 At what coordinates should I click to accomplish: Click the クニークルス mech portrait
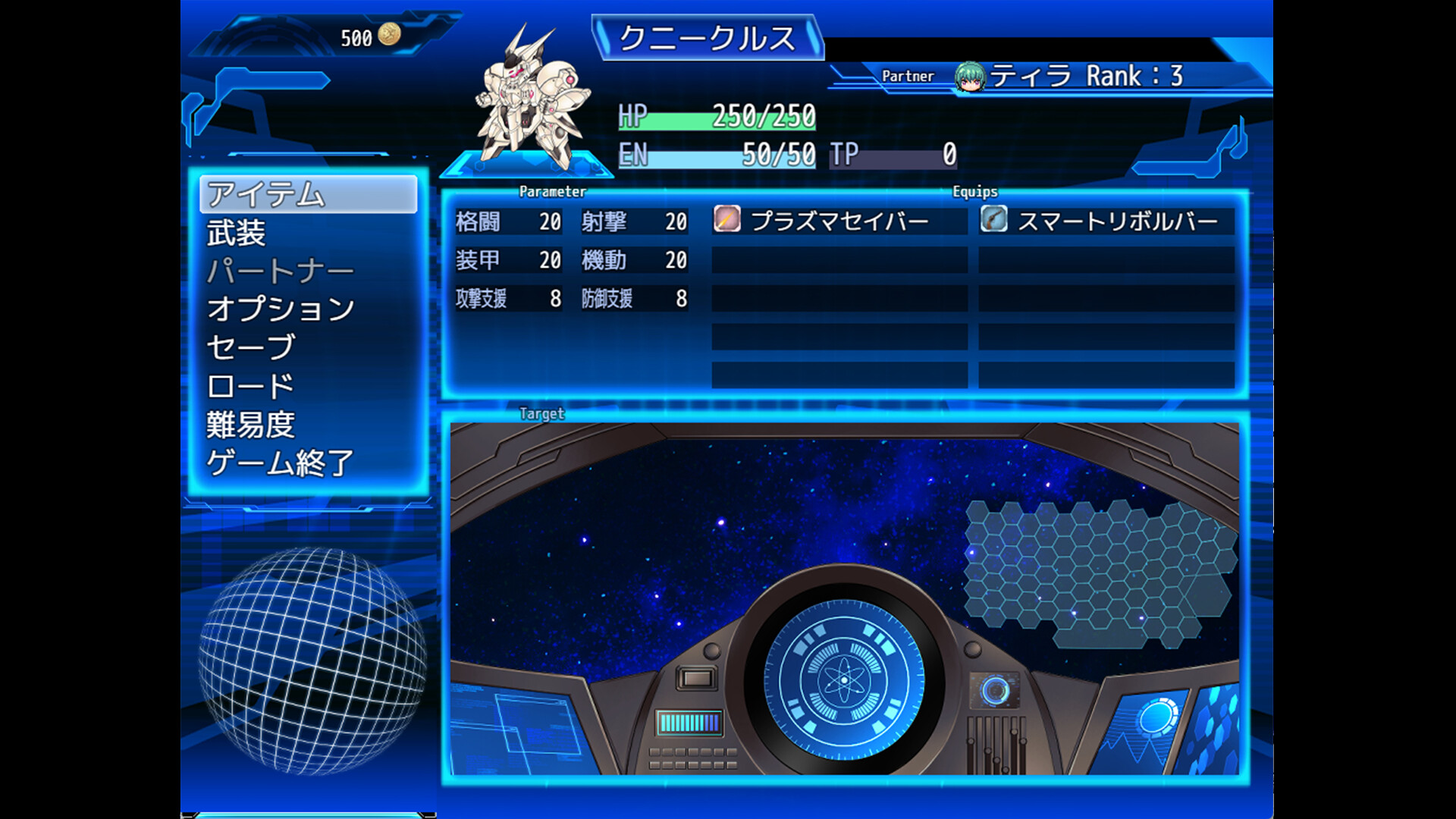click(x=529, y=99)
